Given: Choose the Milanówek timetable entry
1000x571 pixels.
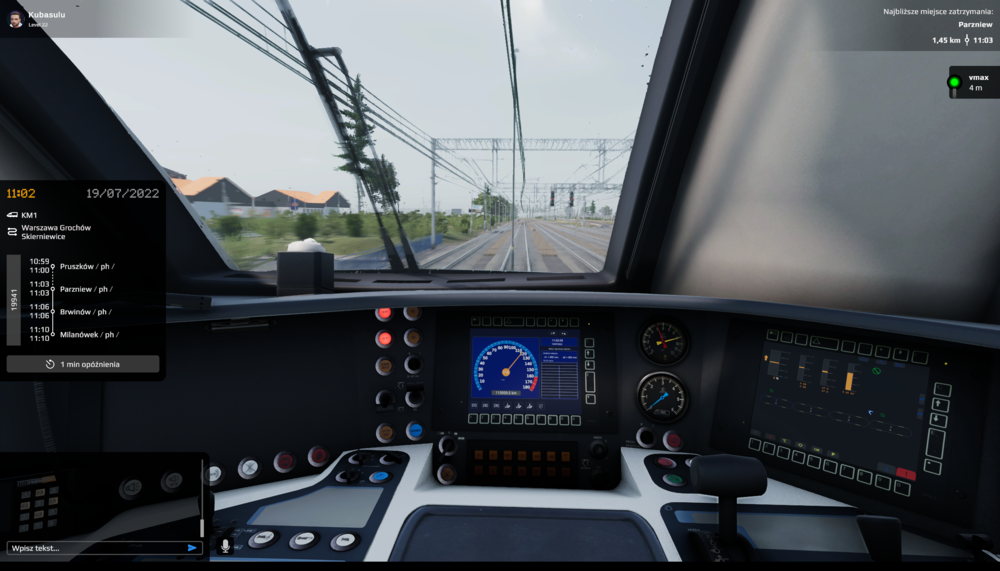Looking at the screenshot, I should point(89,335).
